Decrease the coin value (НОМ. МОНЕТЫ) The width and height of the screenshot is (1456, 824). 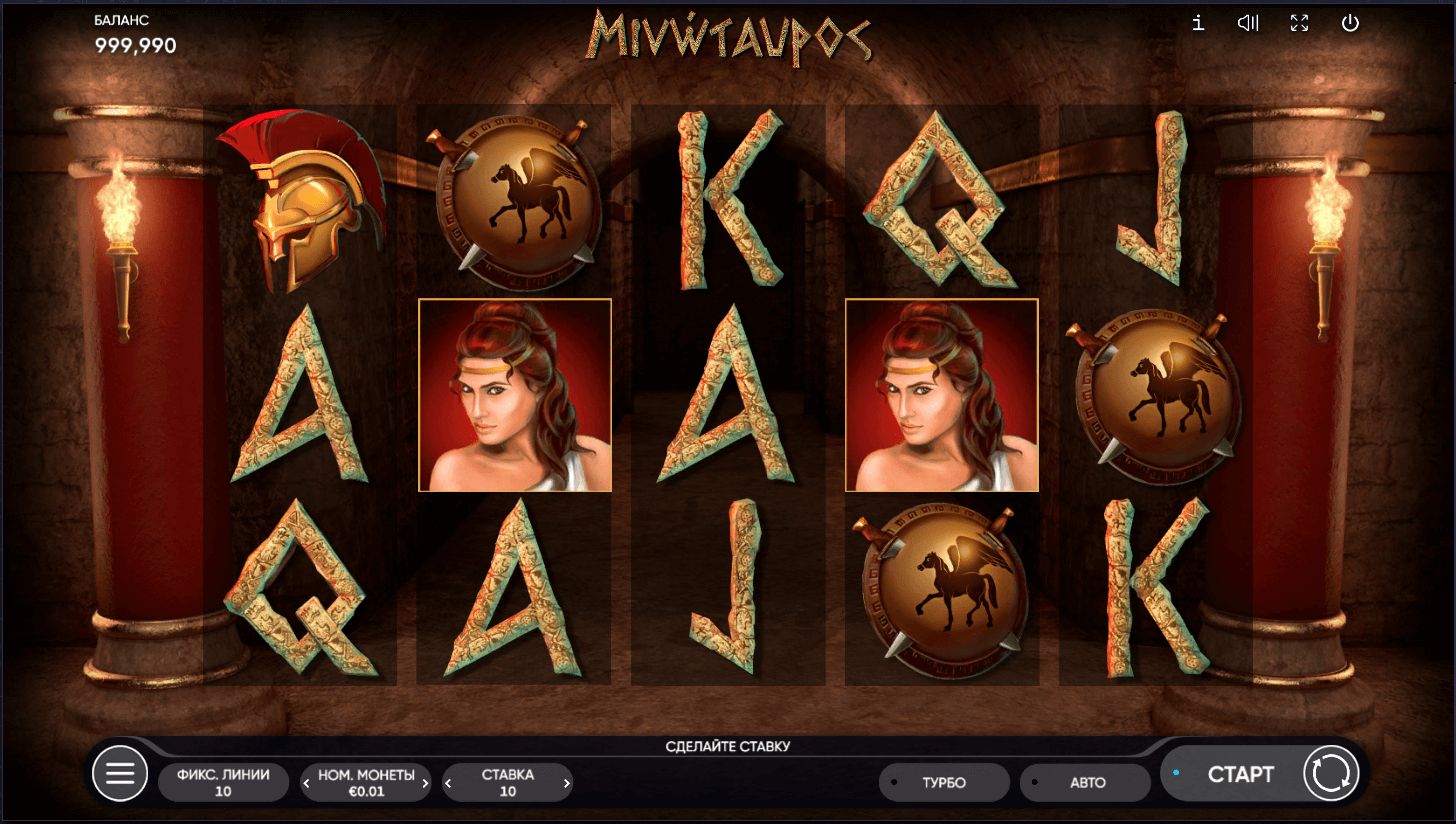pyautogui.click(x=307, y=783)
